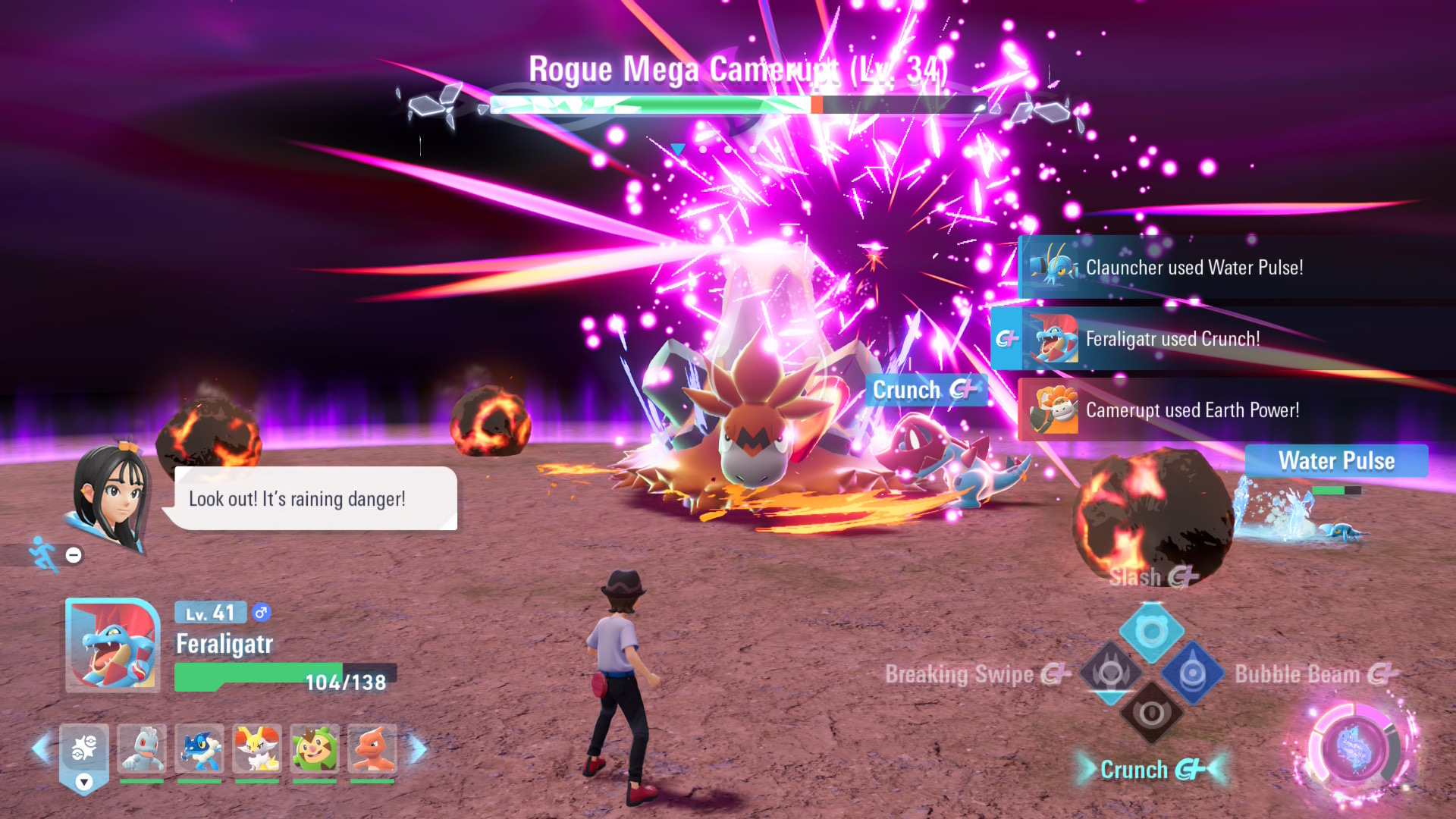Open the Poké Ball switch selector
1456x819 pixels.
(84, 755)
